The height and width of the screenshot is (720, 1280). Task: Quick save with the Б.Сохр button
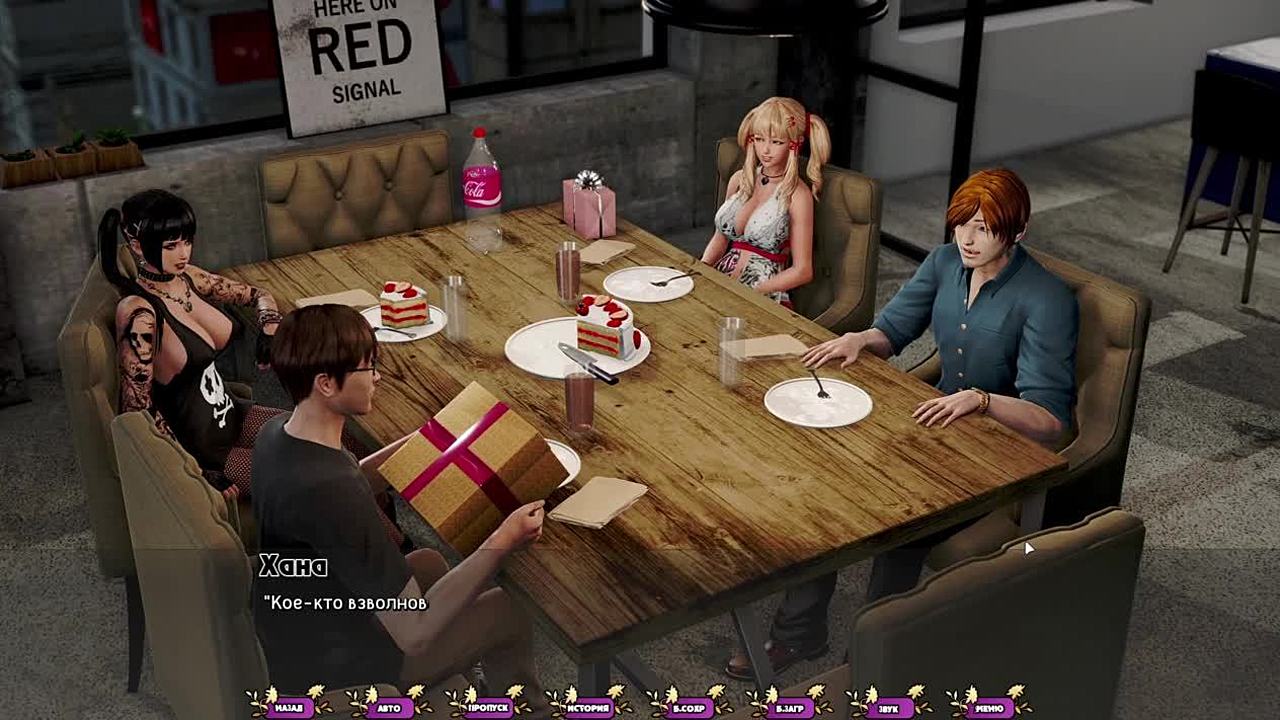[689, 707]
